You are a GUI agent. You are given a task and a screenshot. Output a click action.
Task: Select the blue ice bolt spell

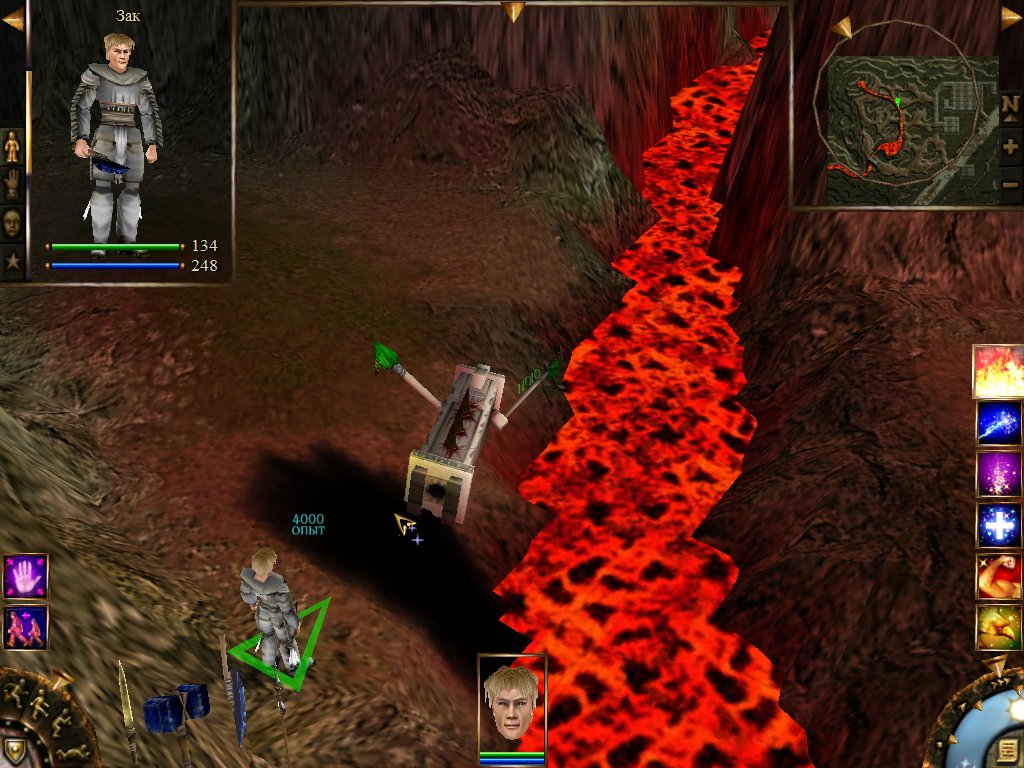998,422
